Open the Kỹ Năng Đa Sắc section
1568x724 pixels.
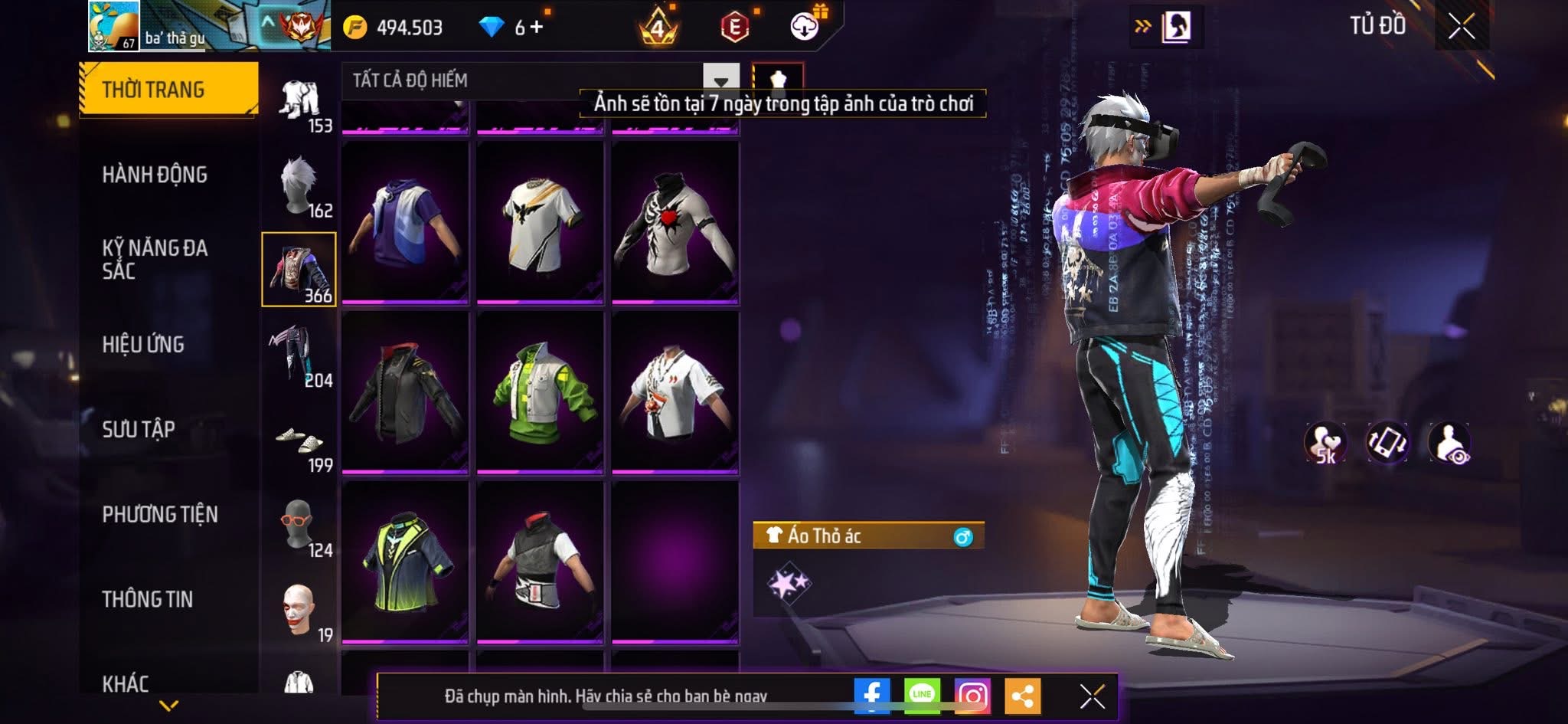pos(155,259)
